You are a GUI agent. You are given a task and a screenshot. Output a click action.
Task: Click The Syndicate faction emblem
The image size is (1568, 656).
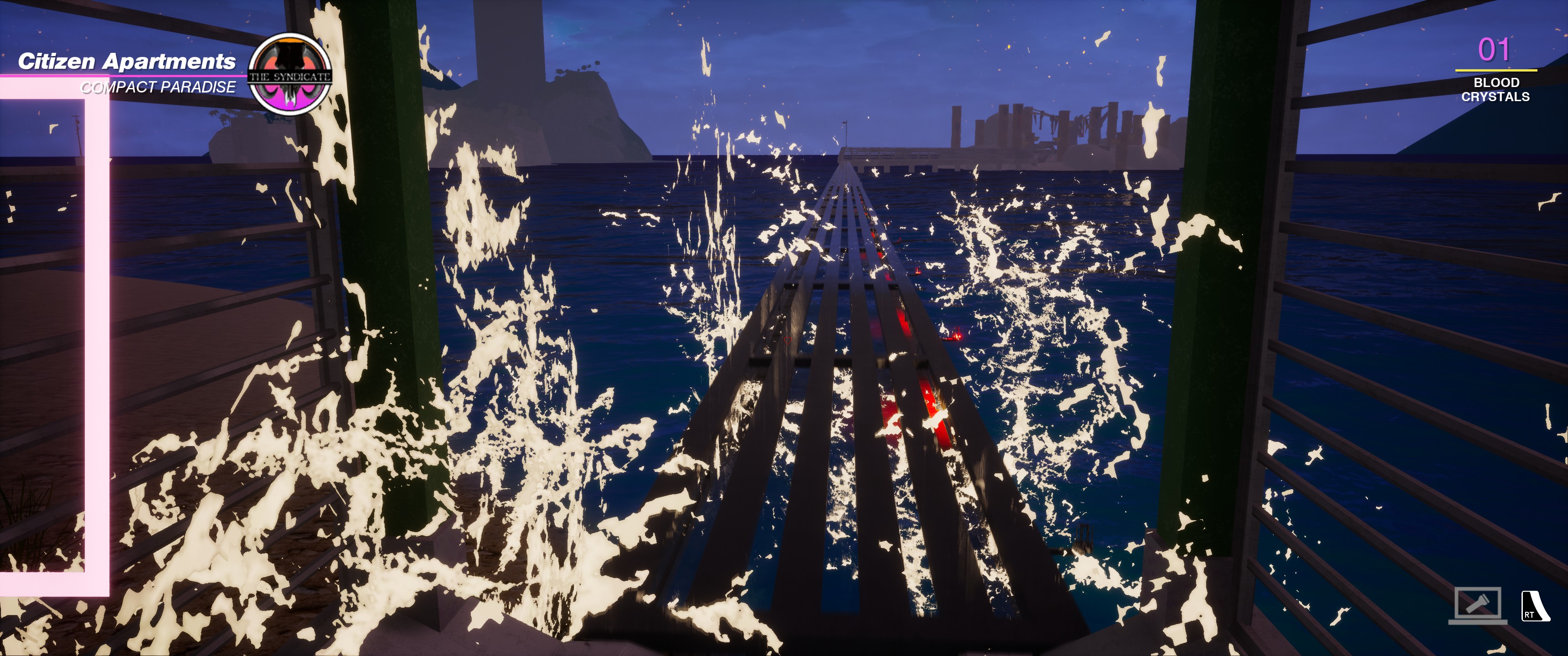(x=290, y=75)
